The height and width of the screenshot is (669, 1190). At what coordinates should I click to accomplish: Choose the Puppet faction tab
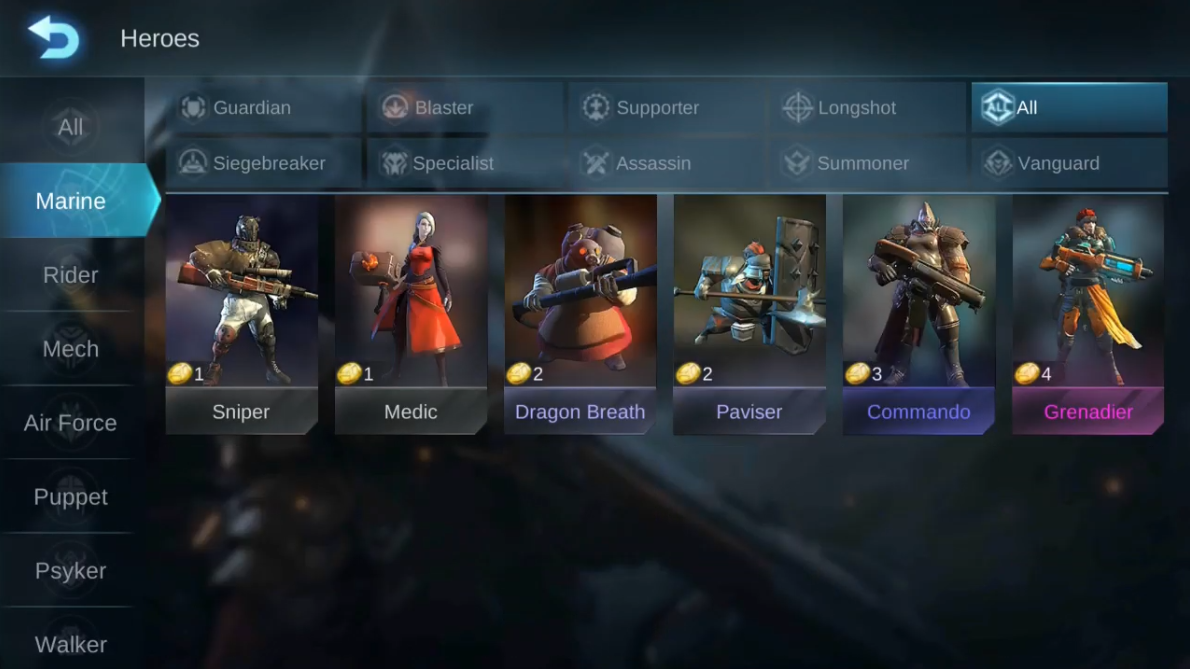click(70, 497)
